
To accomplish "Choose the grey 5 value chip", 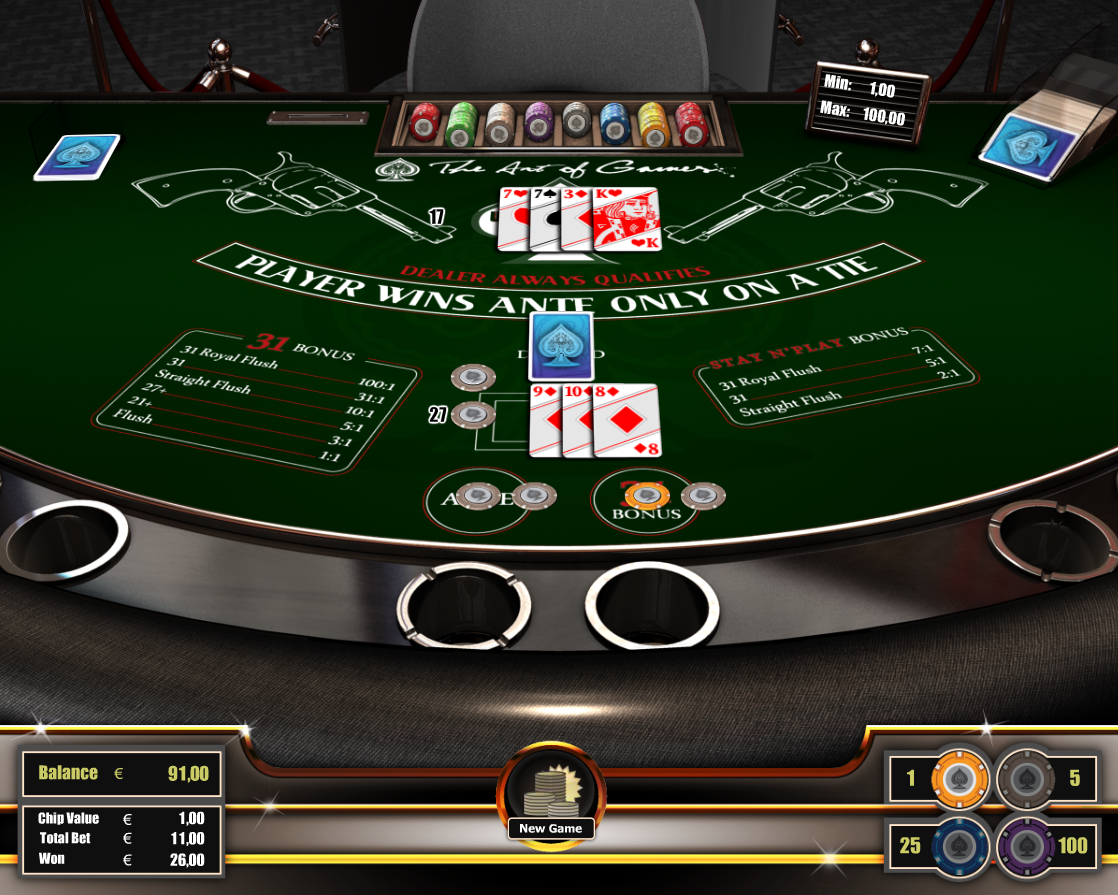I will click(x=1026, y=778).
